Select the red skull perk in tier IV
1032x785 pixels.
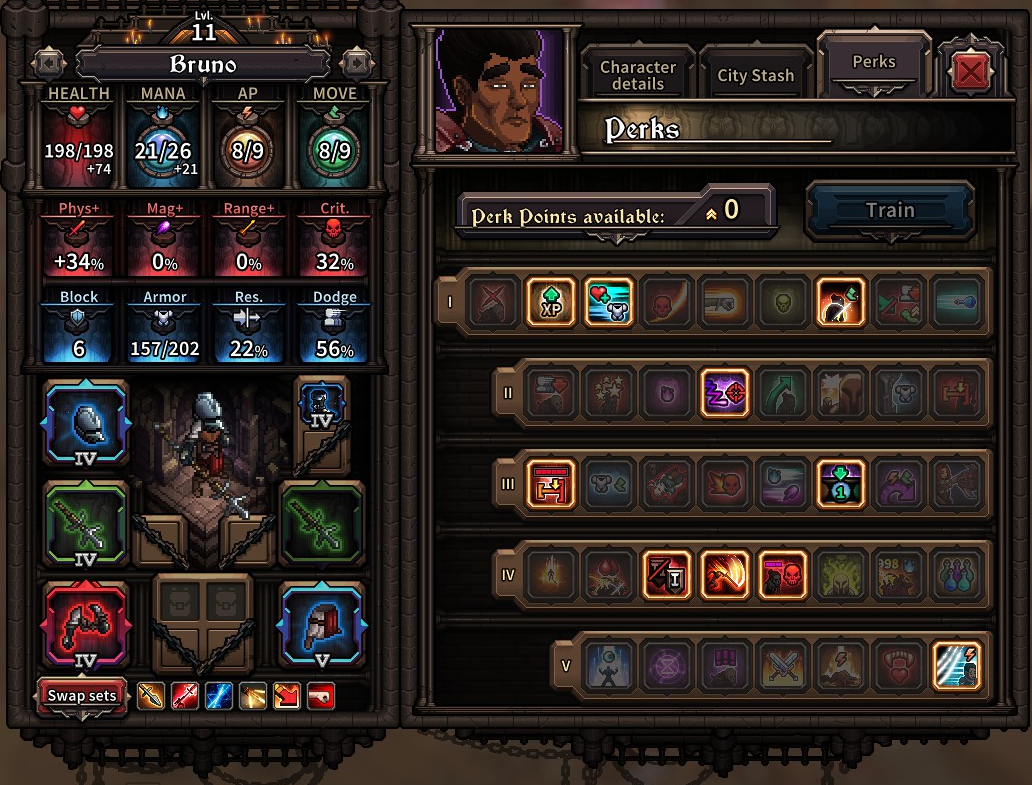click(783, 577)
